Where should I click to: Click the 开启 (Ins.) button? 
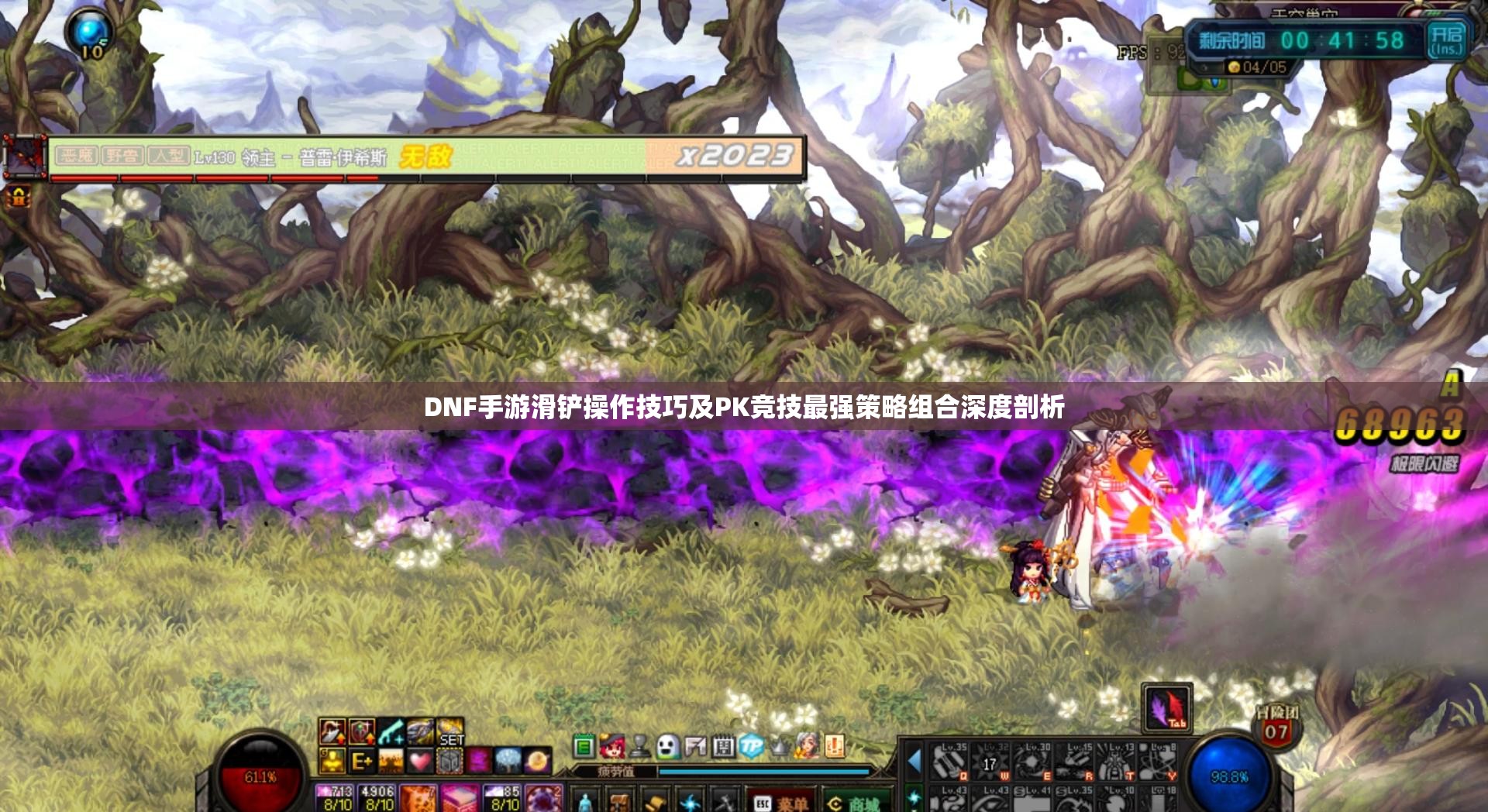coord(1446,40)
